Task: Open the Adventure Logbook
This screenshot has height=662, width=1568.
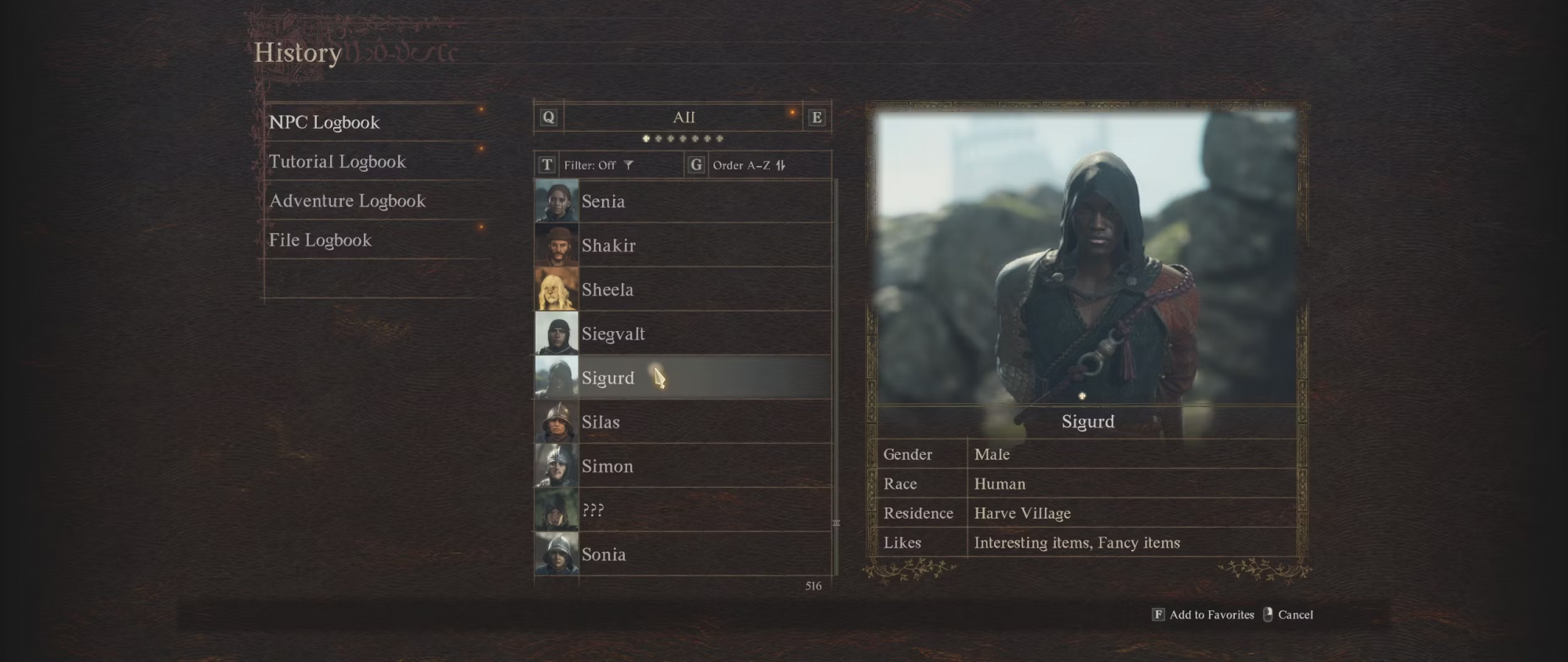Action: tap(347, 201)
